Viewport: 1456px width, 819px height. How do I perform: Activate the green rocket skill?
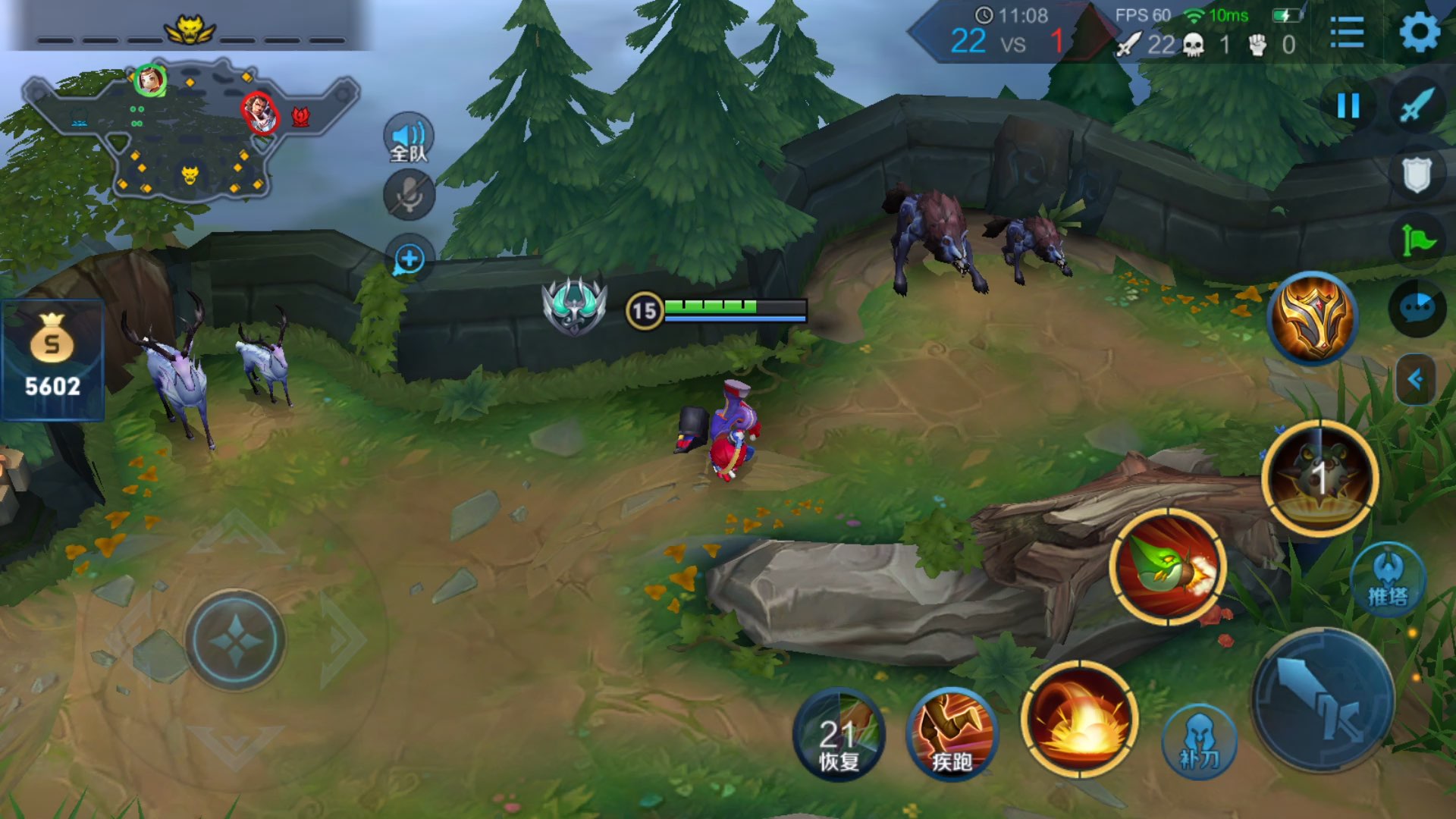(x=1168, y=567)
